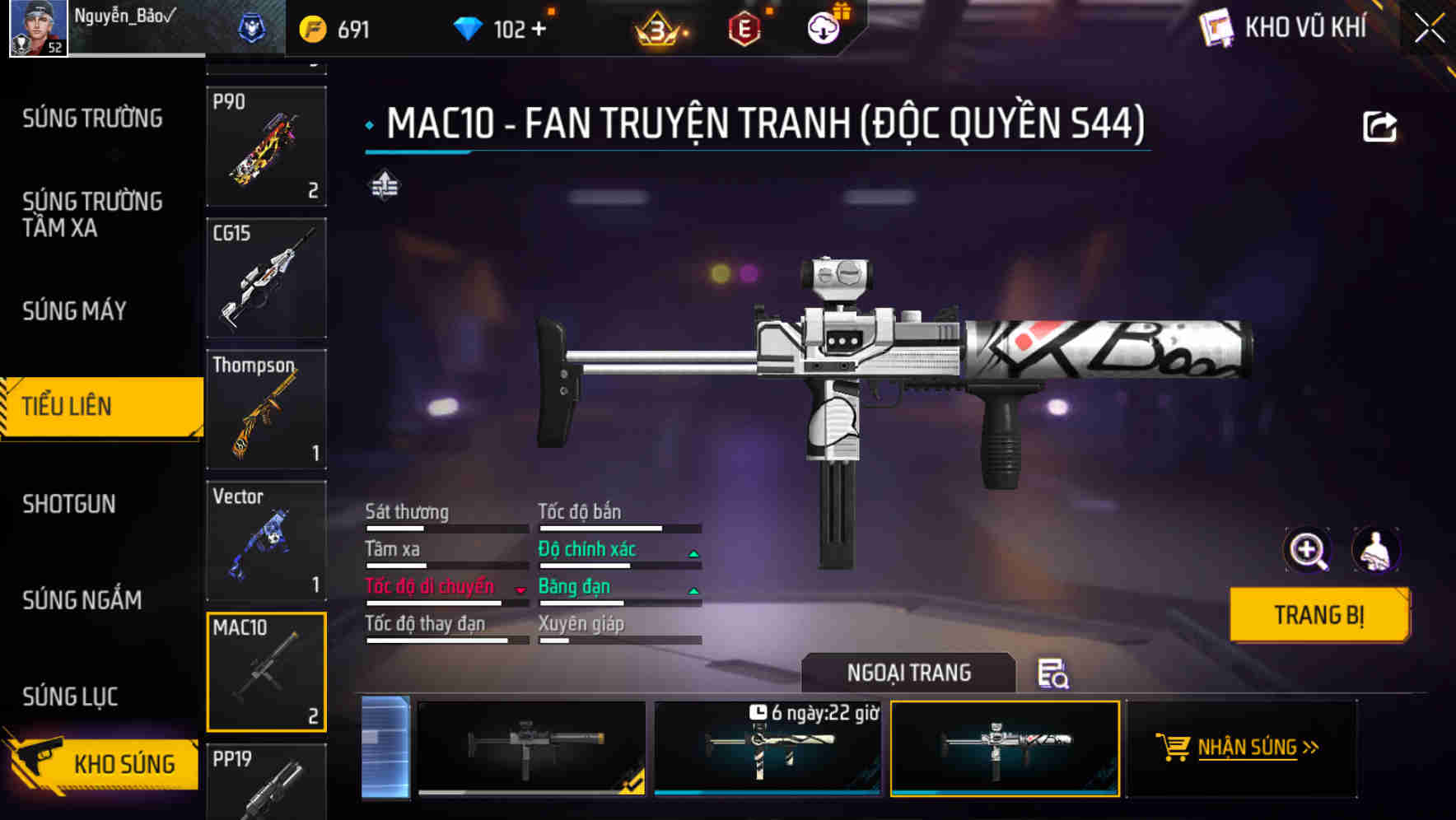Choose the CG15 weapon tile
1456x820 pixels.
click(266, 278)
